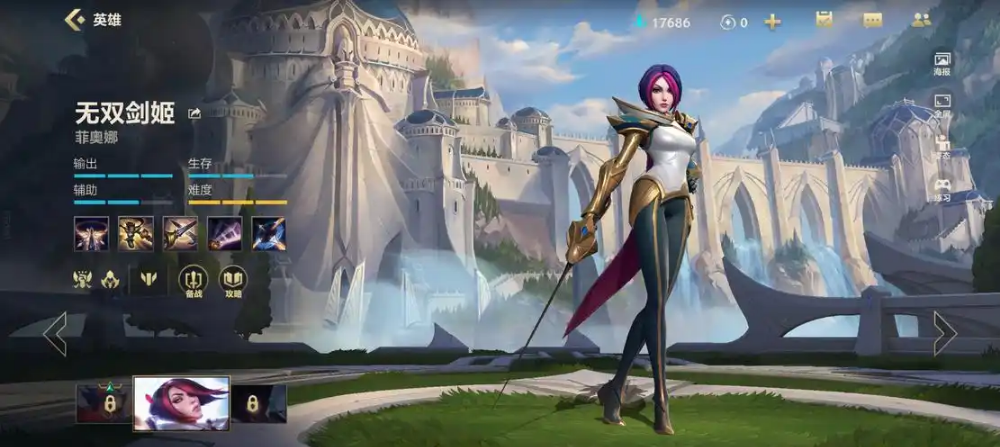Screen dimensions: 1000x447
Task: Choose the locked skin thumbnail left of Fiora
Action: pos(103,403)
